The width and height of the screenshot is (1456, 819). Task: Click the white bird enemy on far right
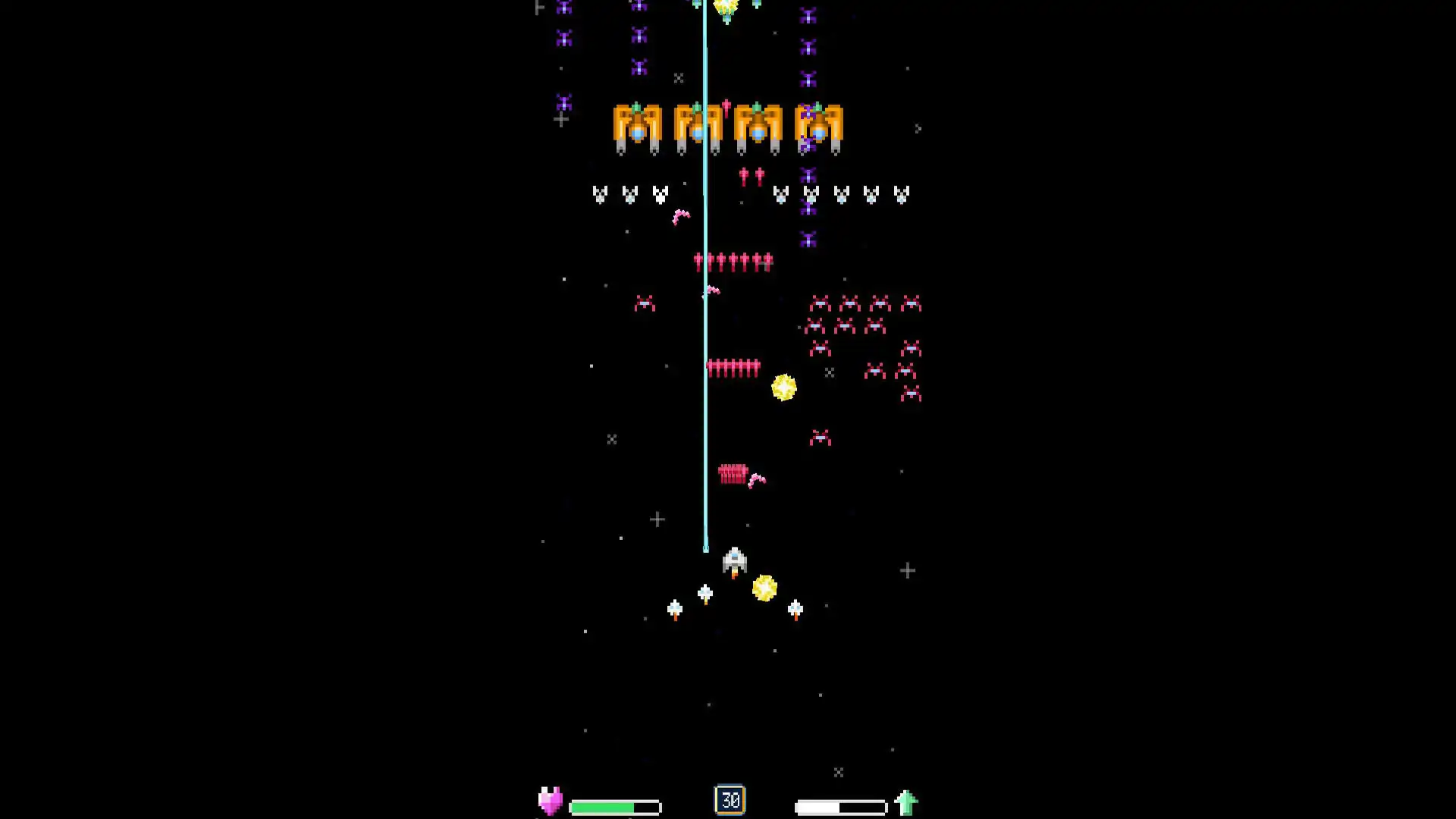901,195
